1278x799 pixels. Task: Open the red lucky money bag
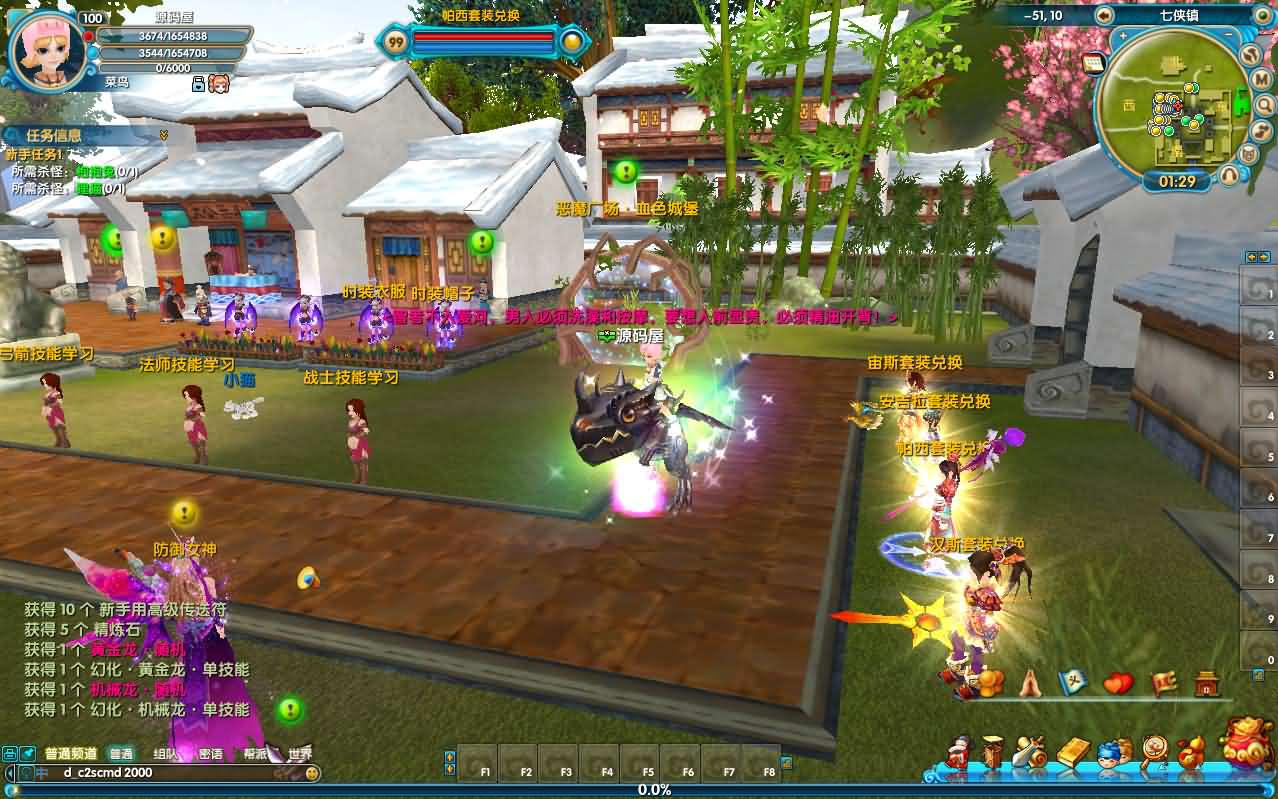pyautogui.click(x=1246, y=741)
